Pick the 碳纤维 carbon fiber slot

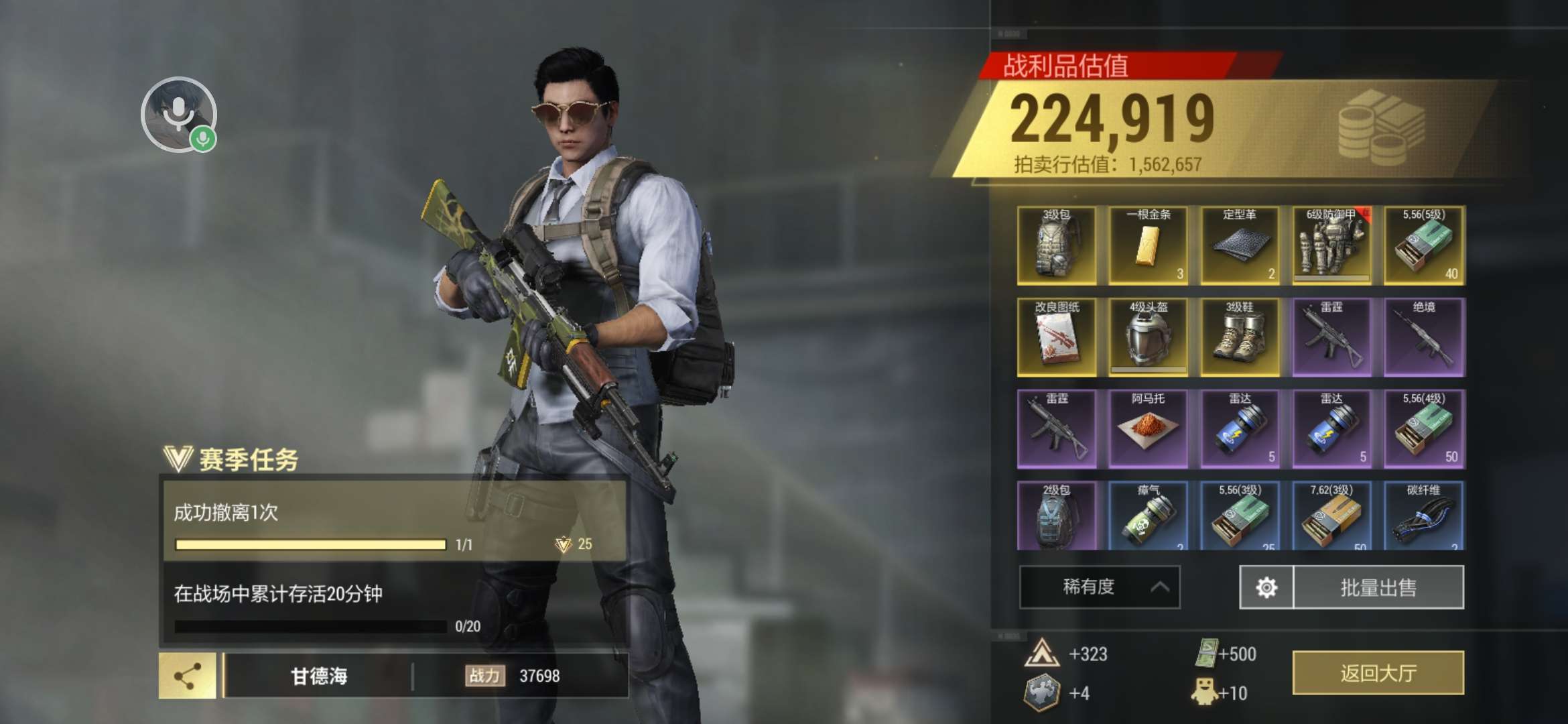point(1424,516)
